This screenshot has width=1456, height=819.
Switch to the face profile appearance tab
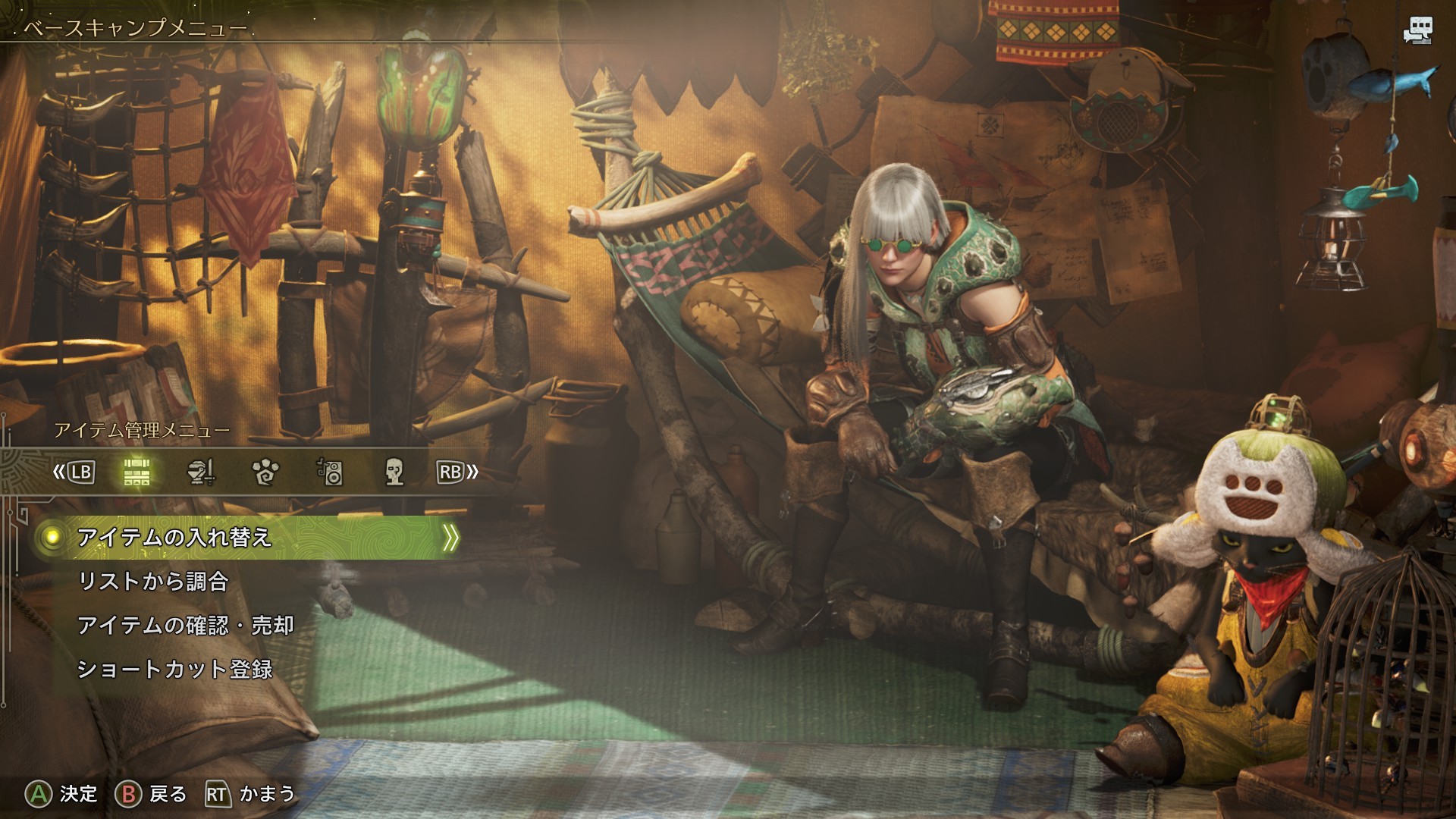click(394, 472)
